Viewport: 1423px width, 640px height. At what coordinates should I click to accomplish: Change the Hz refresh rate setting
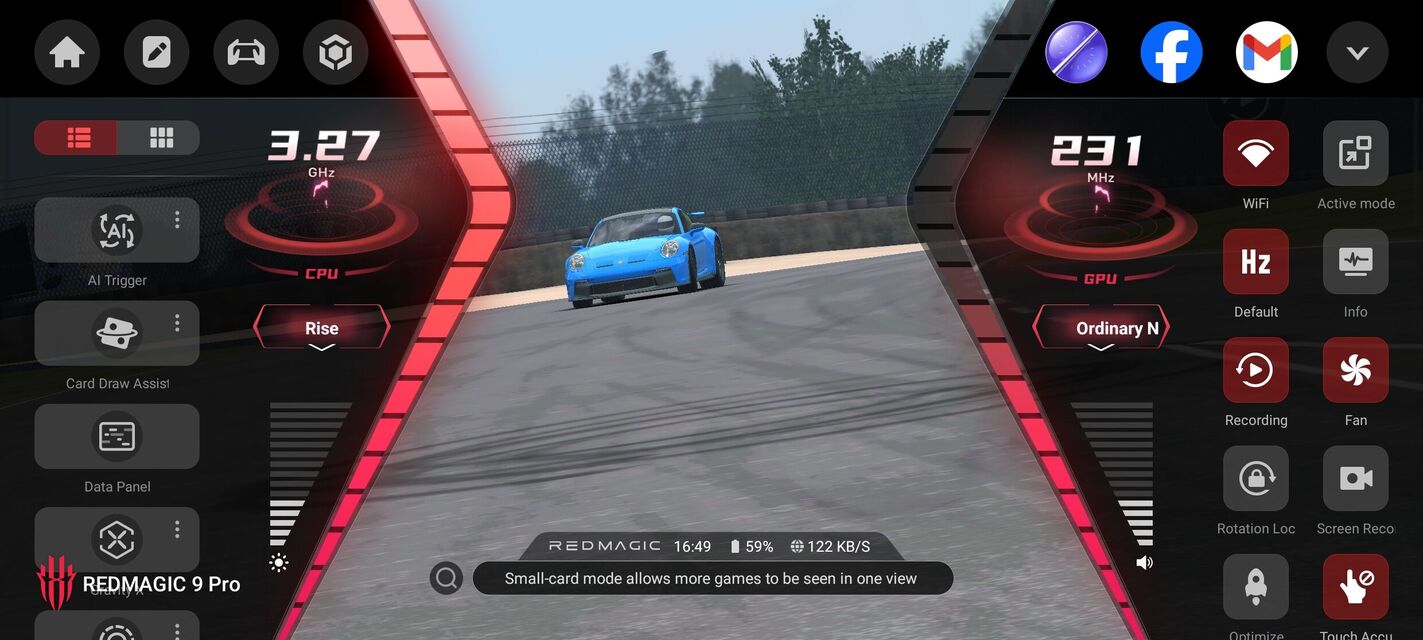click(1256, 262)
